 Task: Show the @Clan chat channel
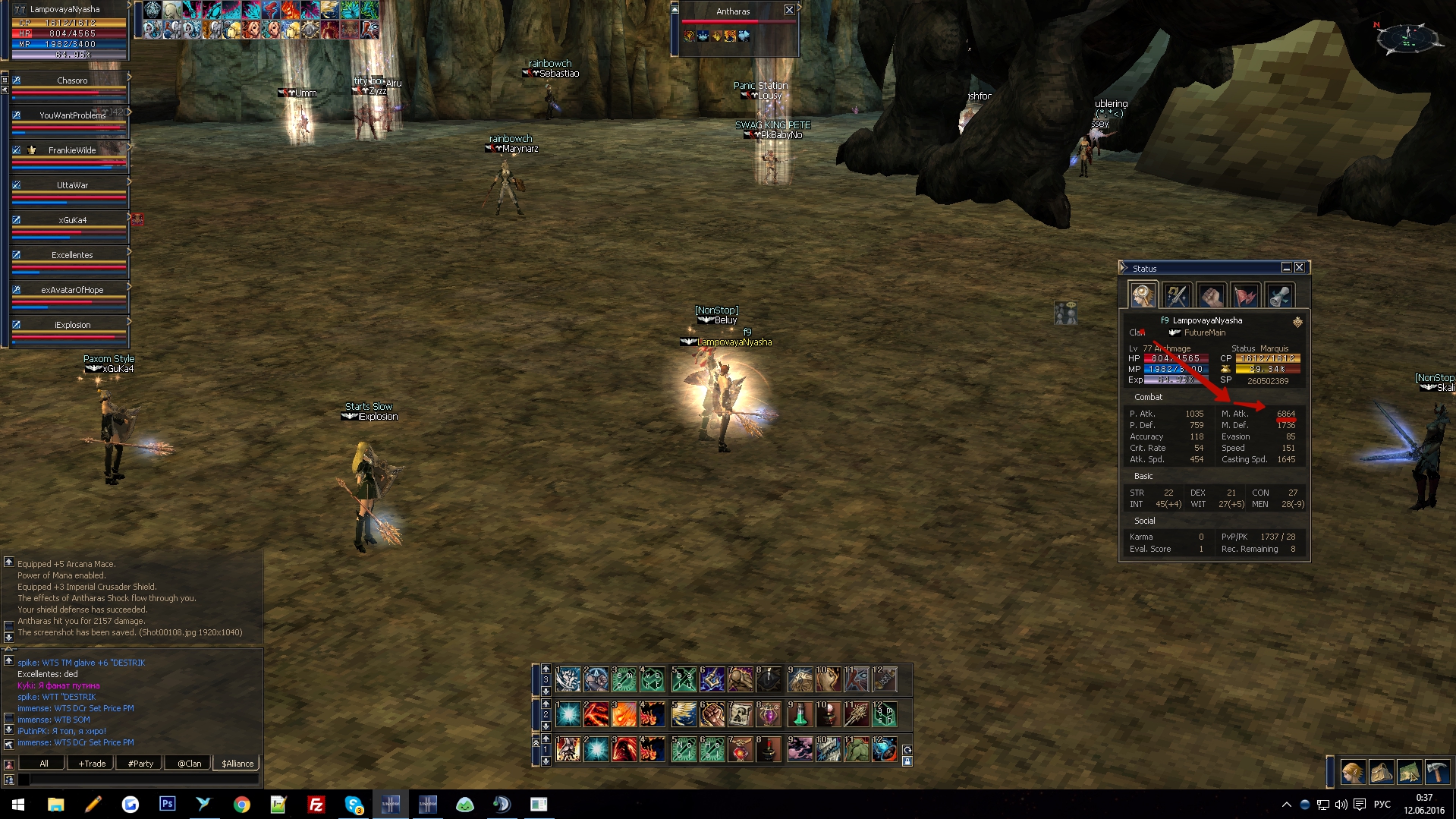click(189, 764)
